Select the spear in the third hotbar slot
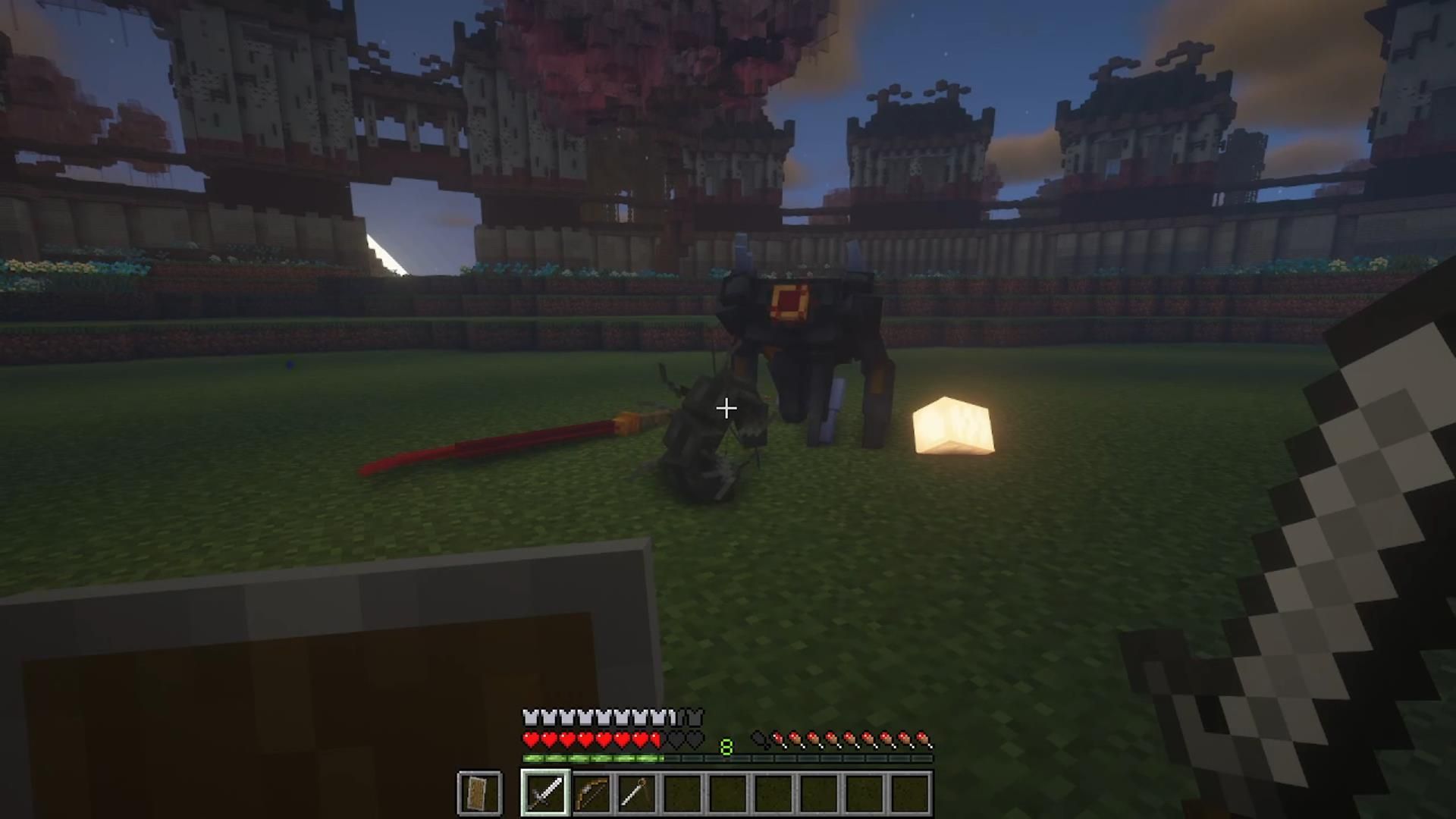 pyautogui.click(x=635, y=792)
